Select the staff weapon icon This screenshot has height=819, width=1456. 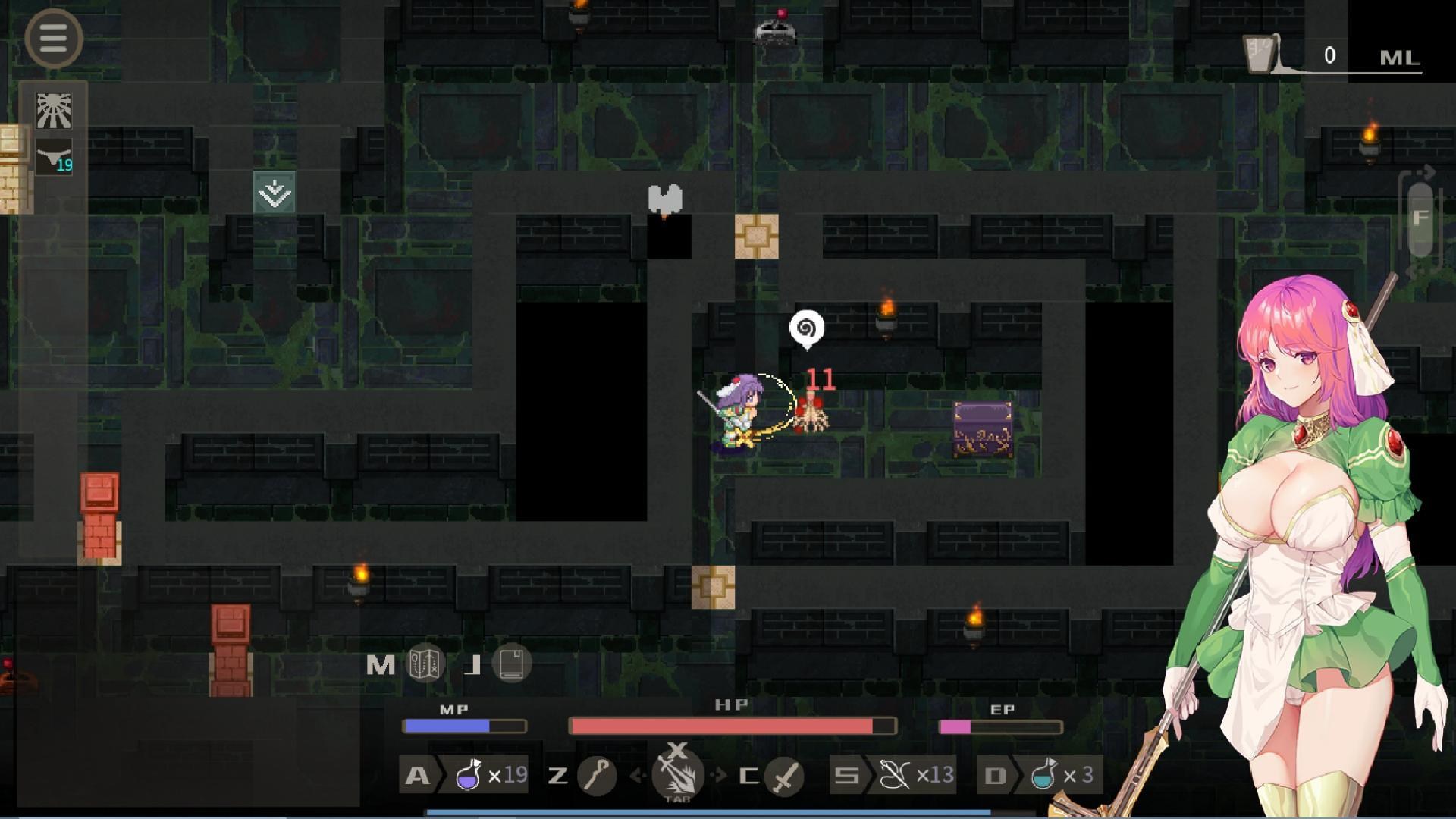point(597,775)
